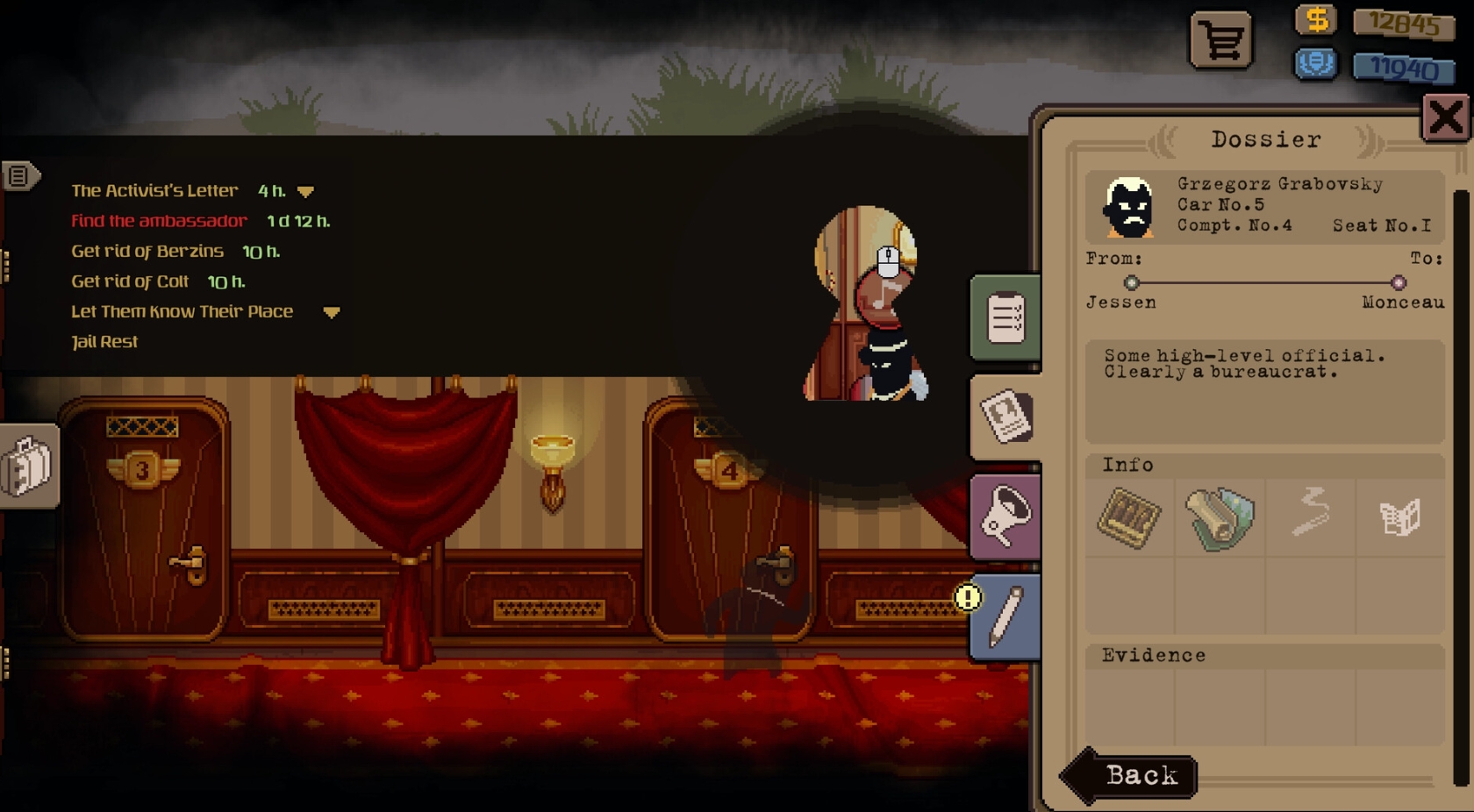Viewport: 1474px width, 812px height.
Task: Open the notes clipboard tab on the dossier
Action: point(1005,317)
